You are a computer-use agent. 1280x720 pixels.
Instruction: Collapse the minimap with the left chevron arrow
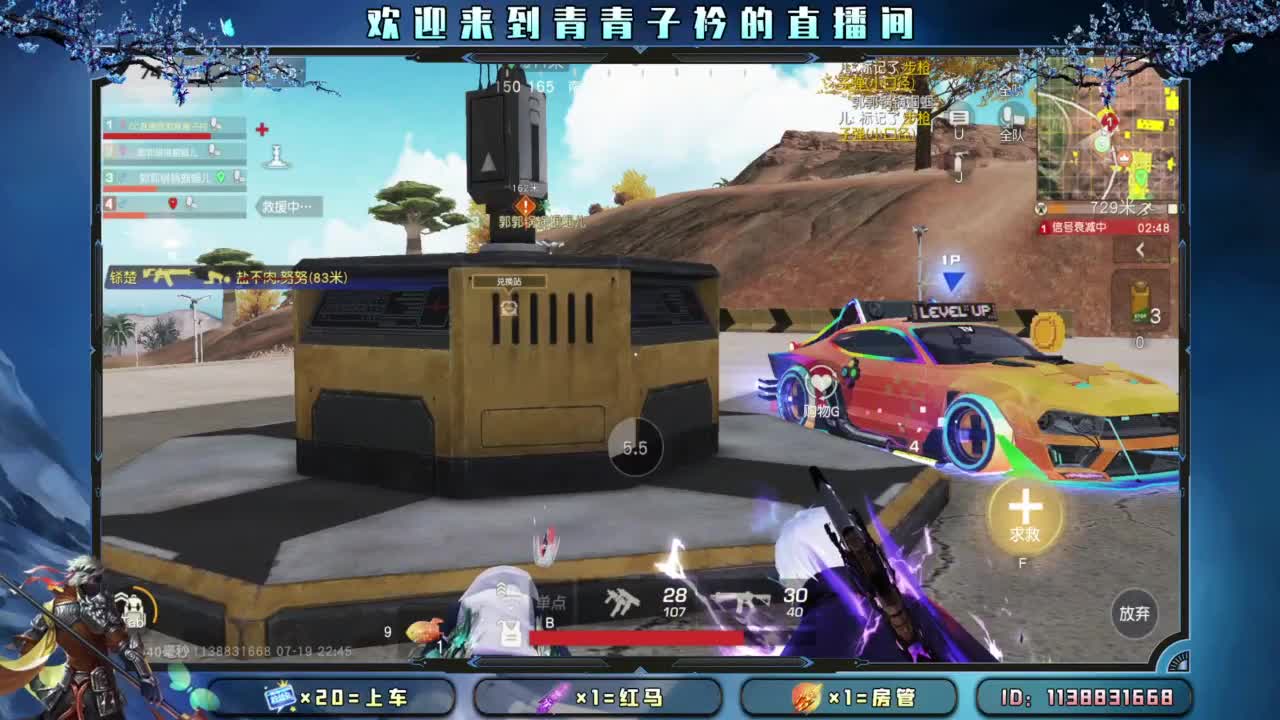point(1140,249)
